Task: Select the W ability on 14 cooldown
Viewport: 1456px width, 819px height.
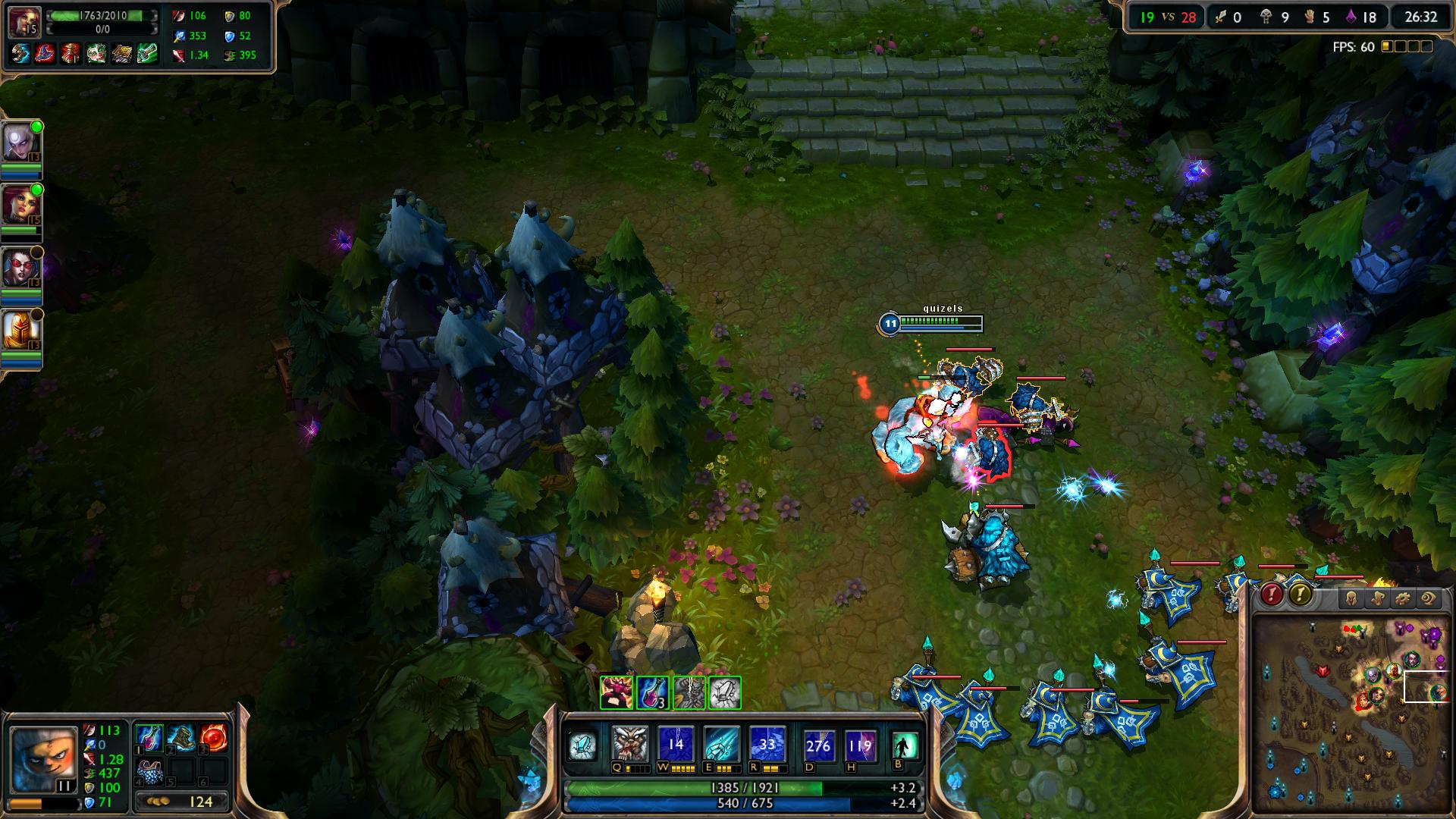Action: (676, 745)
